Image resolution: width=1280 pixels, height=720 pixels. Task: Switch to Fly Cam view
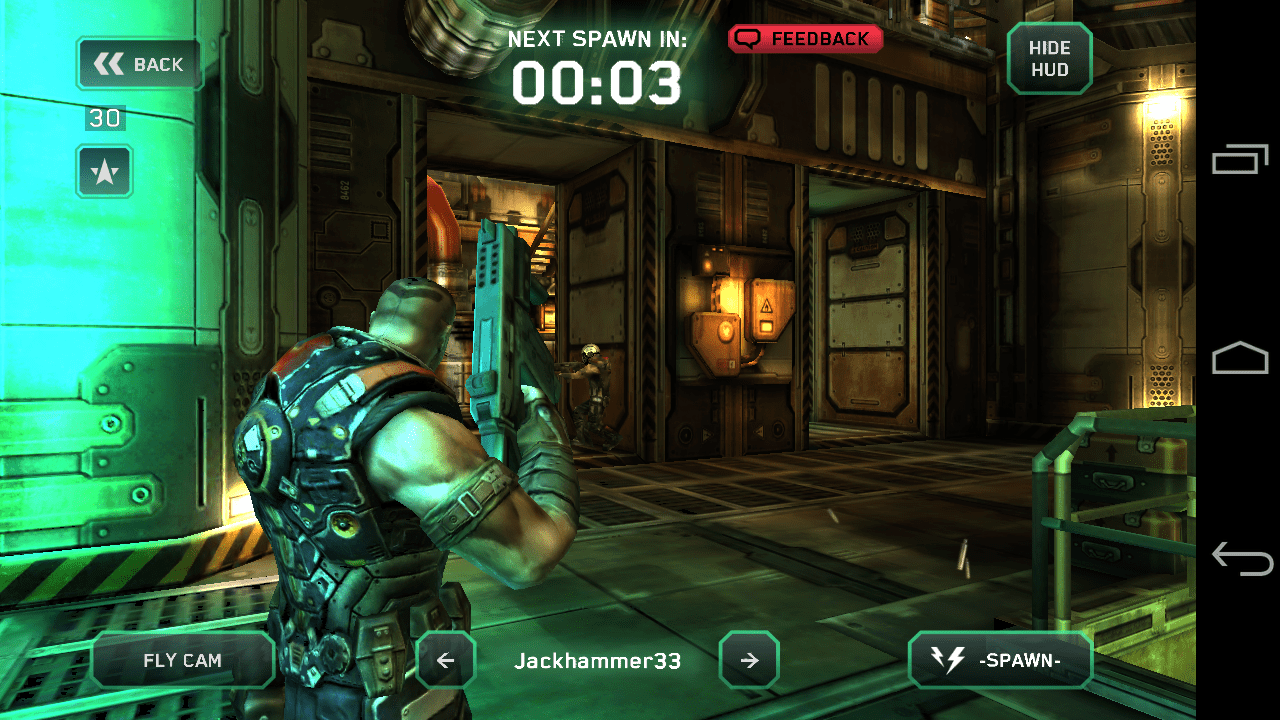(183, 660)
